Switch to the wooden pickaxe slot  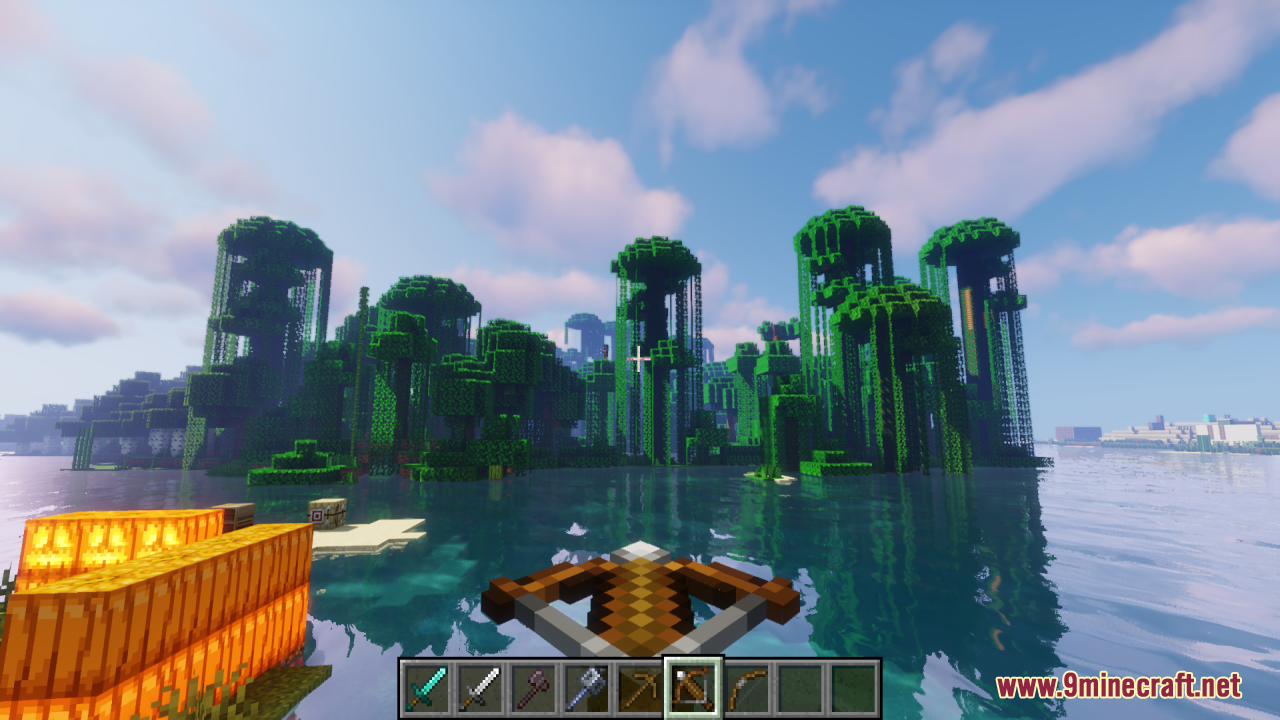point(640,688)
